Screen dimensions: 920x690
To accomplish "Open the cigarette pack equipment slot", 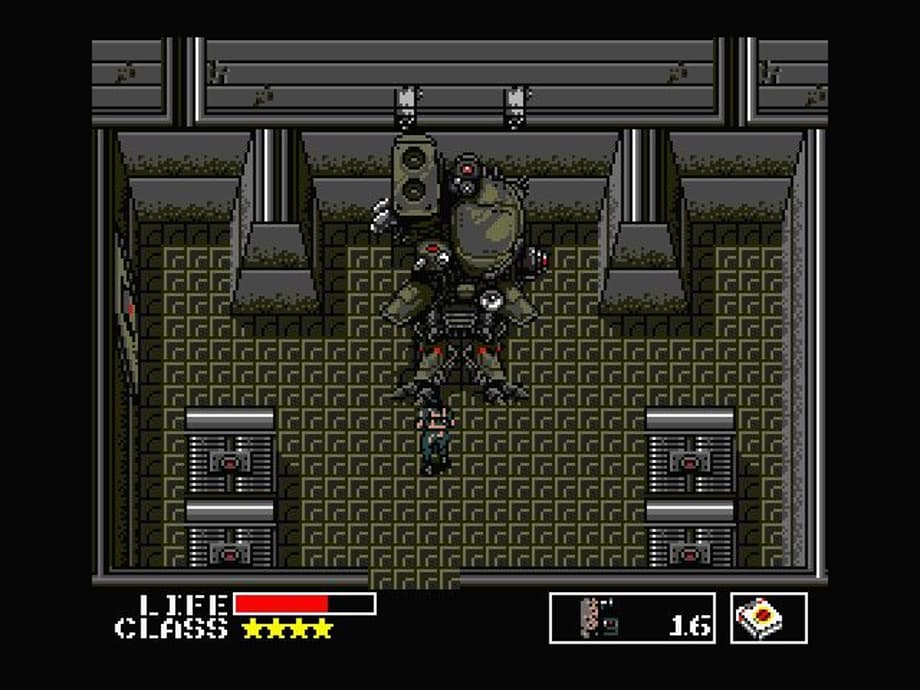I will point(769,618).
